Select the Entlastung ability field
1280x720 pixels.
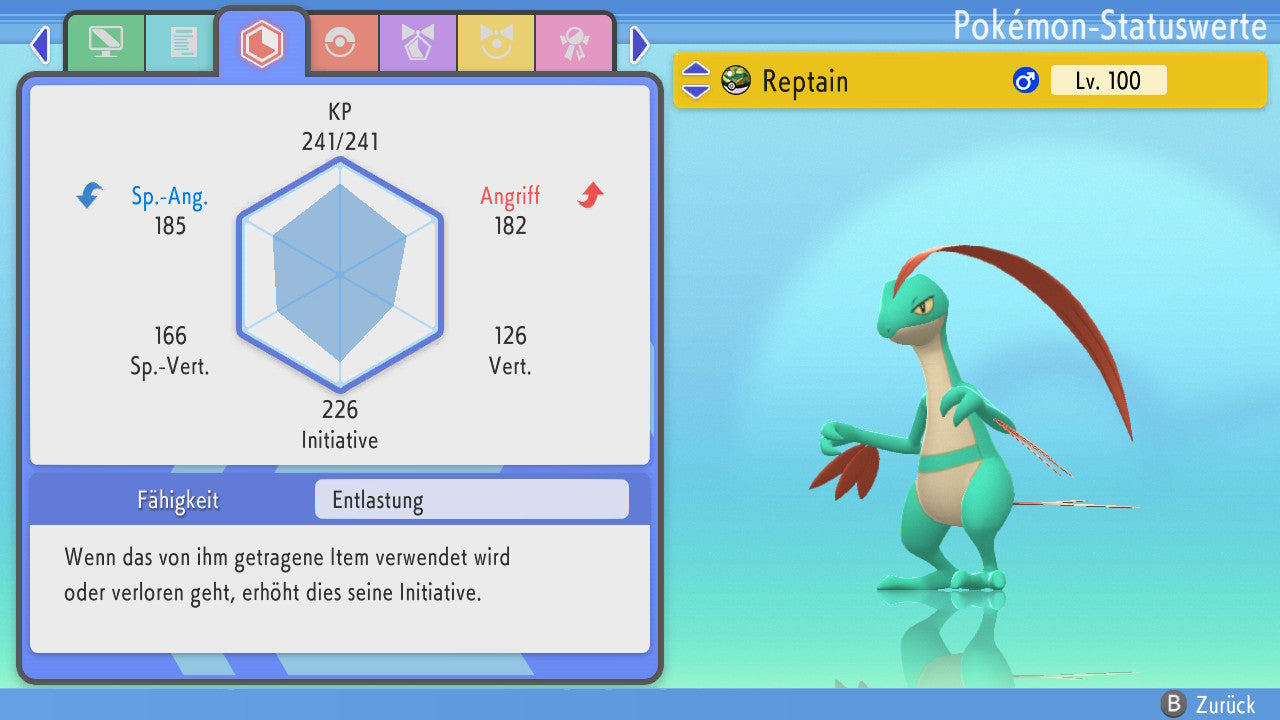pyautogui.click(x=471, y=500)
